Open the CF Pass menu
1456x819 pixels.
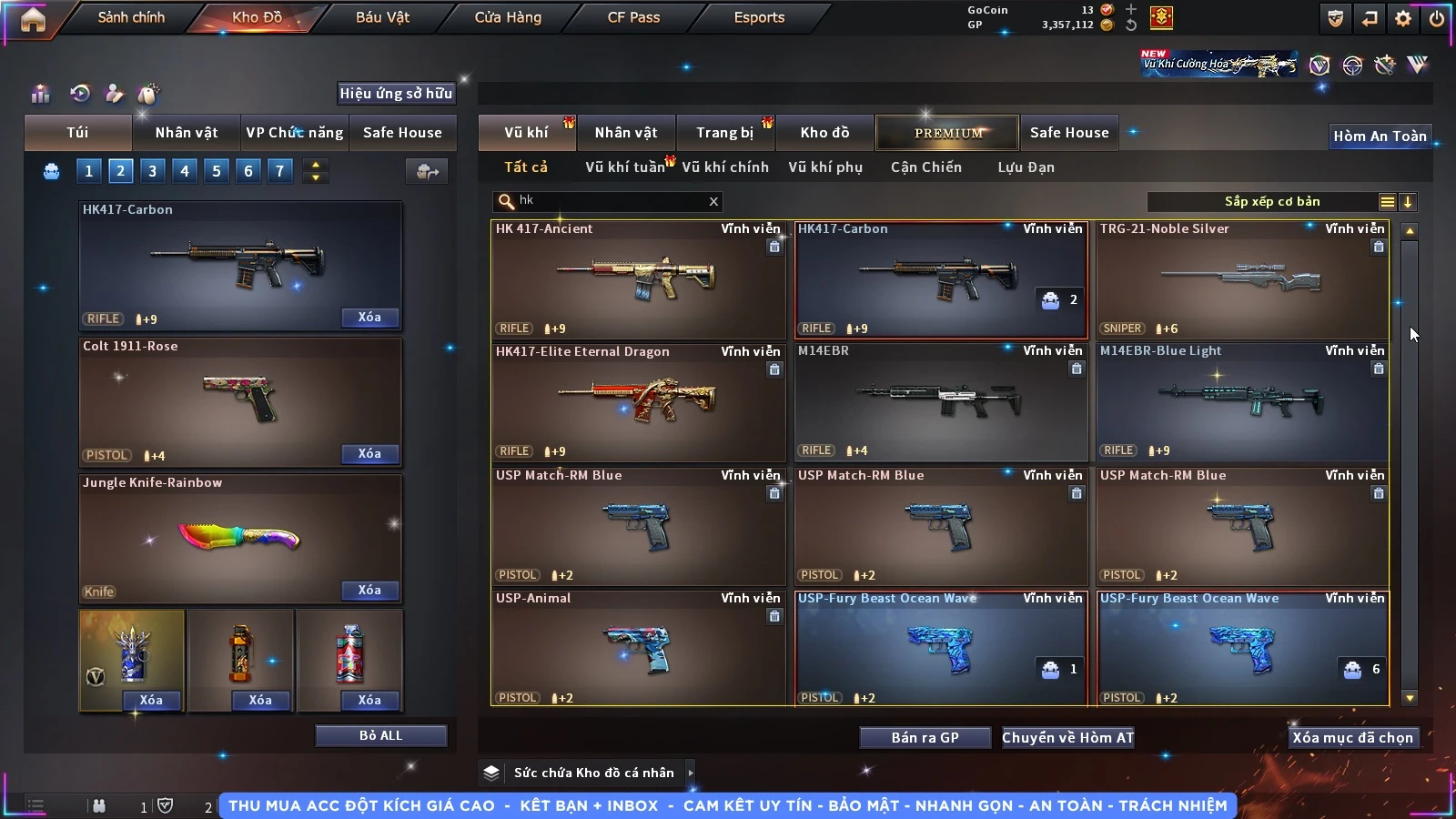(x=633, y=17)
